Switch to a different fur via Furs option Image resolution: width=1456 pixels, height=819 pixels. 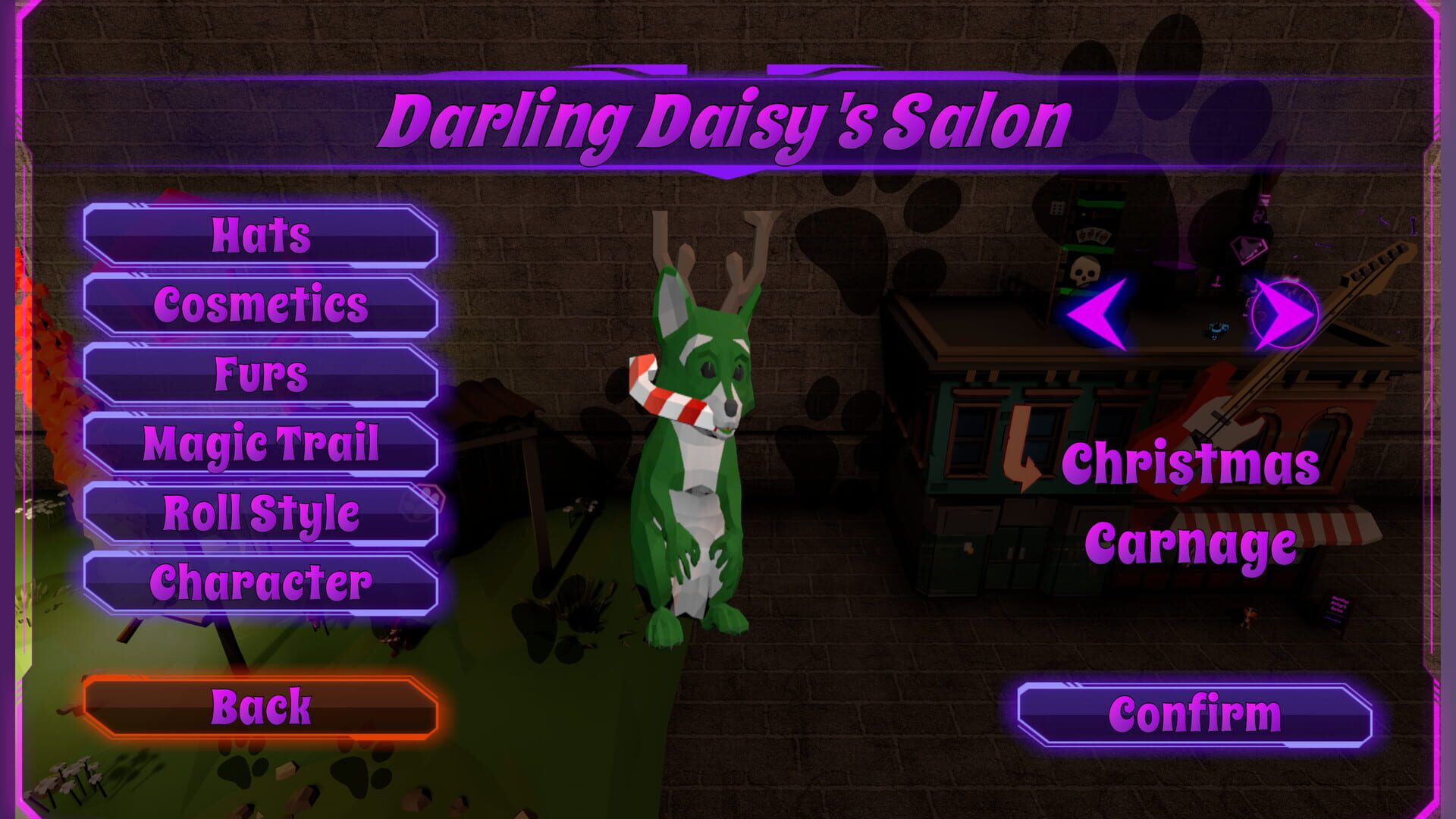point(262,372)
